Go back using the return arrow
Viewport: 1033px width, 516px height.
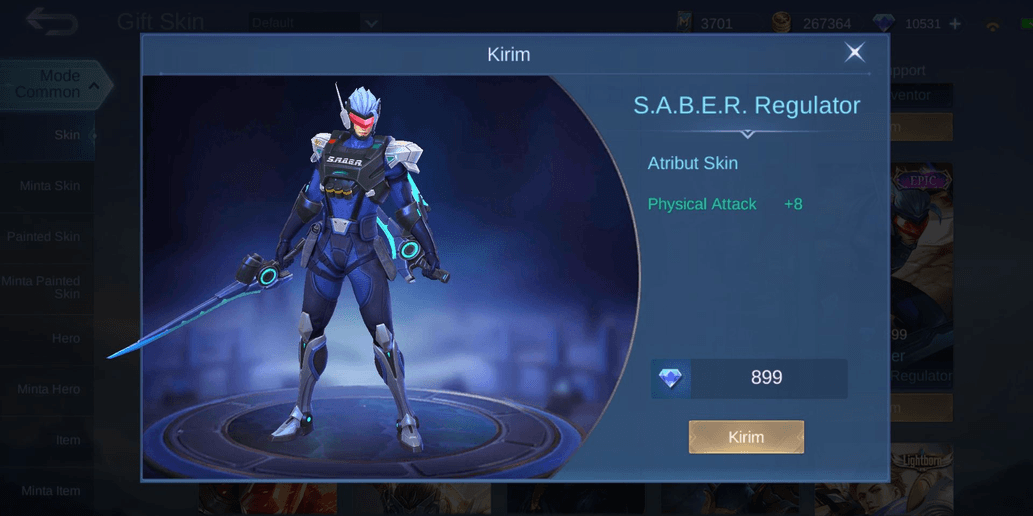(x=51, y=22)
